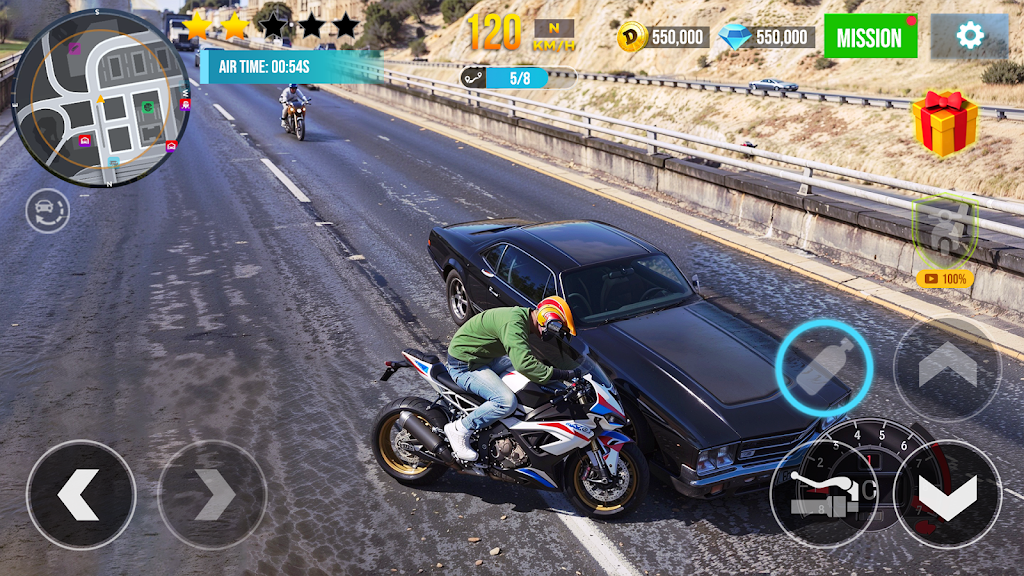Switch vehicle with the car swap icon

click(47, 211)
